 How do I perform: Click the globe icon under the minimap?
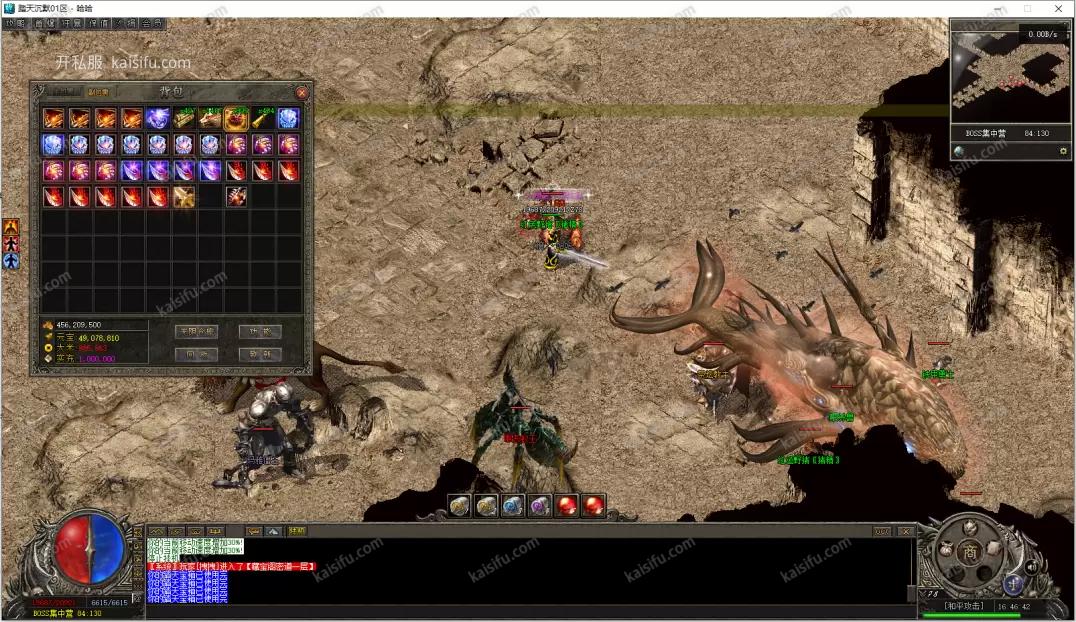[959, 151]
